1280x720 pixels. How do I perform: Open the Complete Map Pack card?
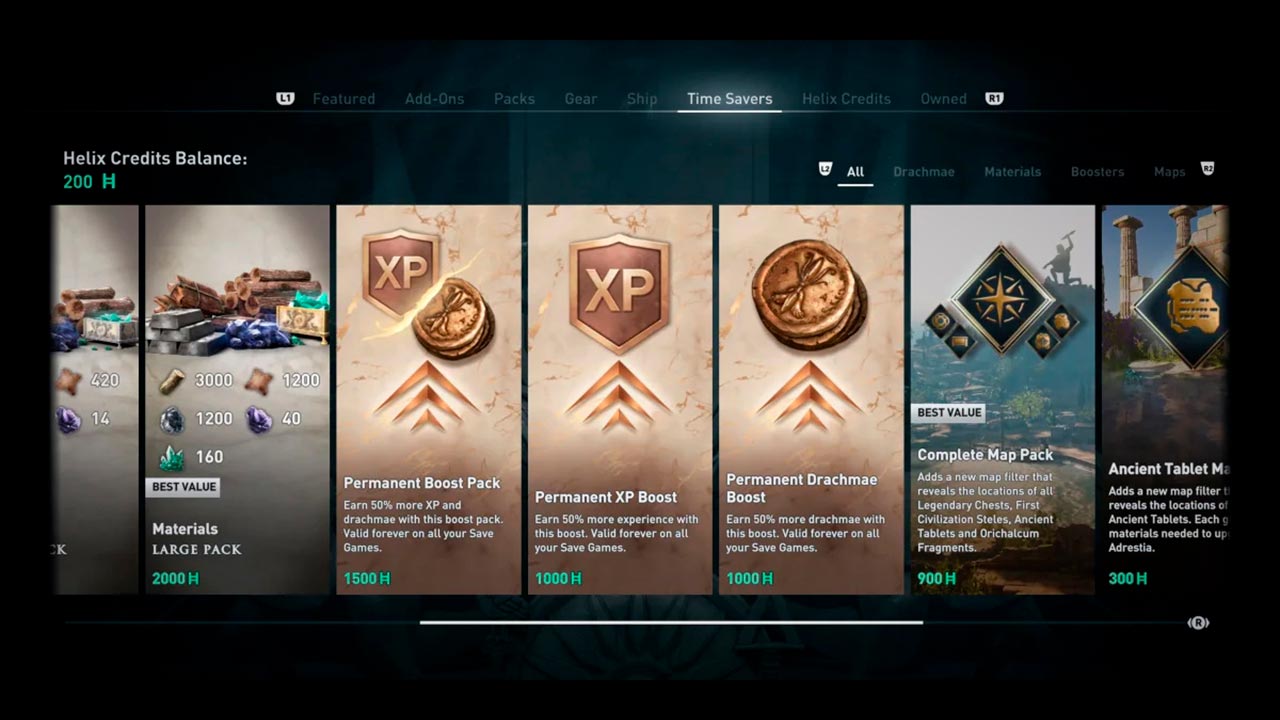point(1002,400)
